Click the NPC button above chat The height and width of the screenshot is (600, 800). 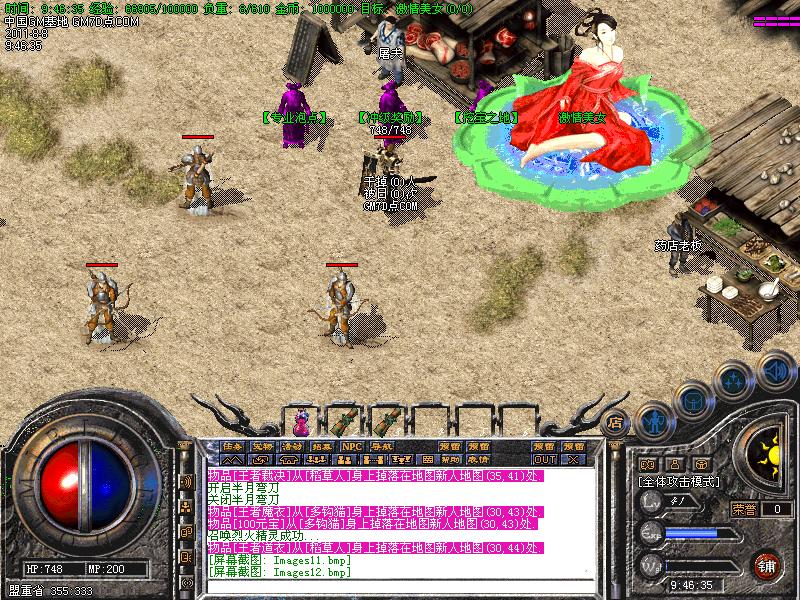352,446
